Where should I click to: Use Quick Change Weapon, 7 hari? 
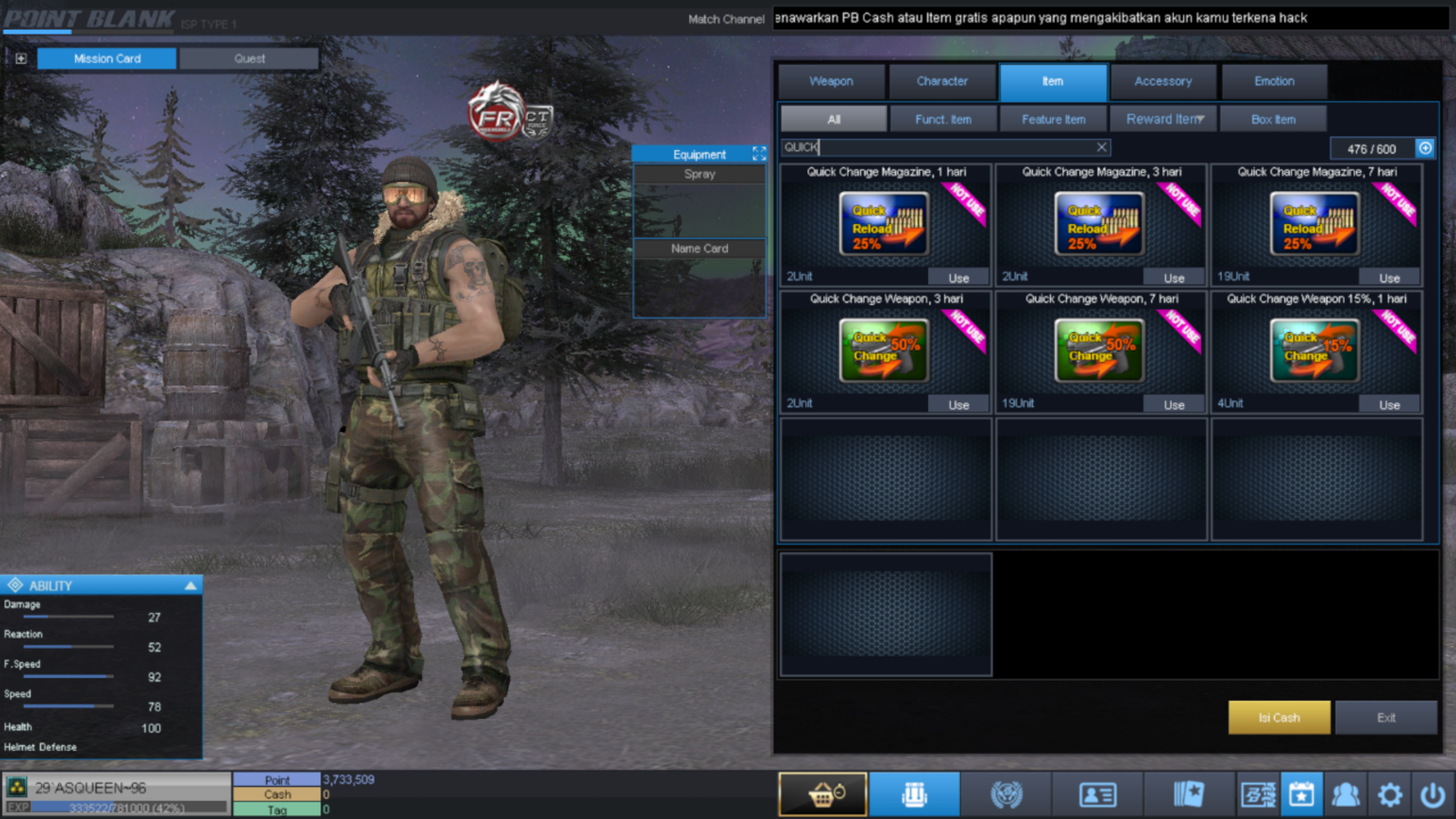coord(1174,404)
